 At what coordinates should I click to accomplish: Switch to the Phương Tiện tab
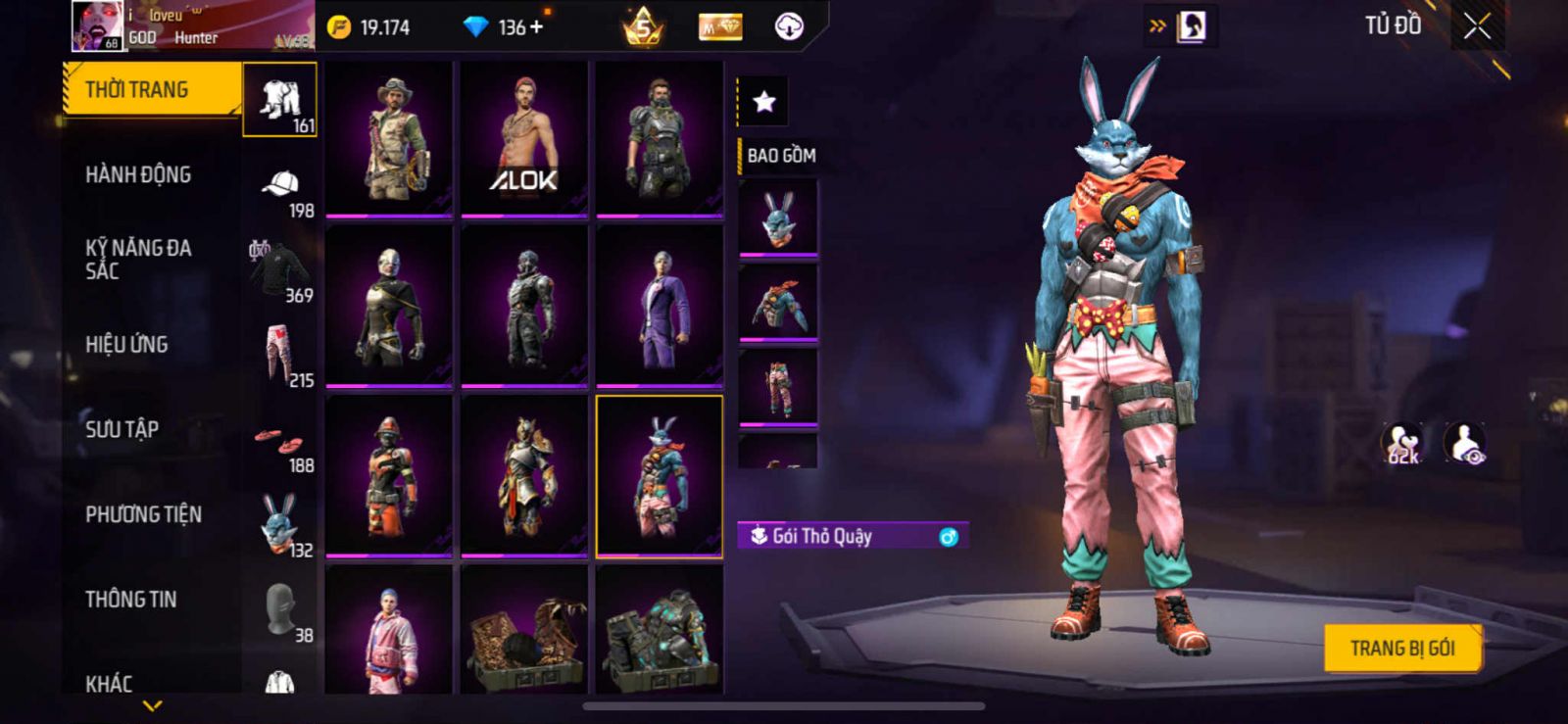pos(143,514)
